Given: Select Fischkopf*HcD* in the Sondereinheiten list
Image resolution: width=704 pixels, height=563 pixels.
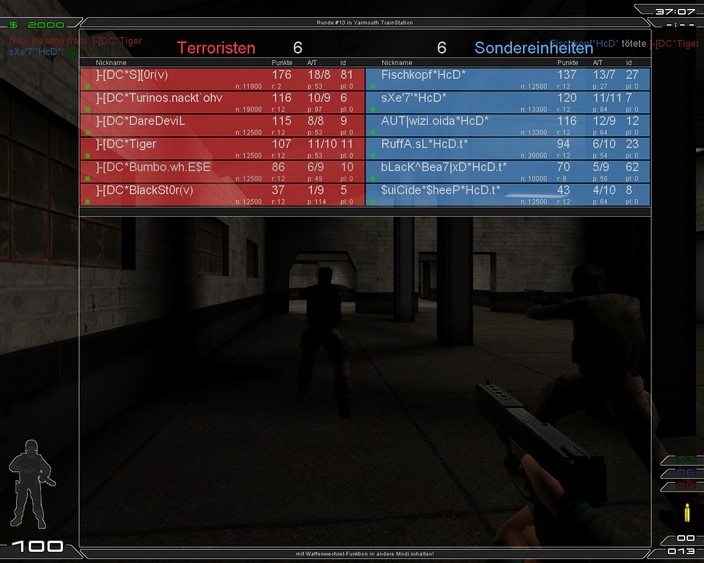Looking at the screenshot, I should 508,79.
